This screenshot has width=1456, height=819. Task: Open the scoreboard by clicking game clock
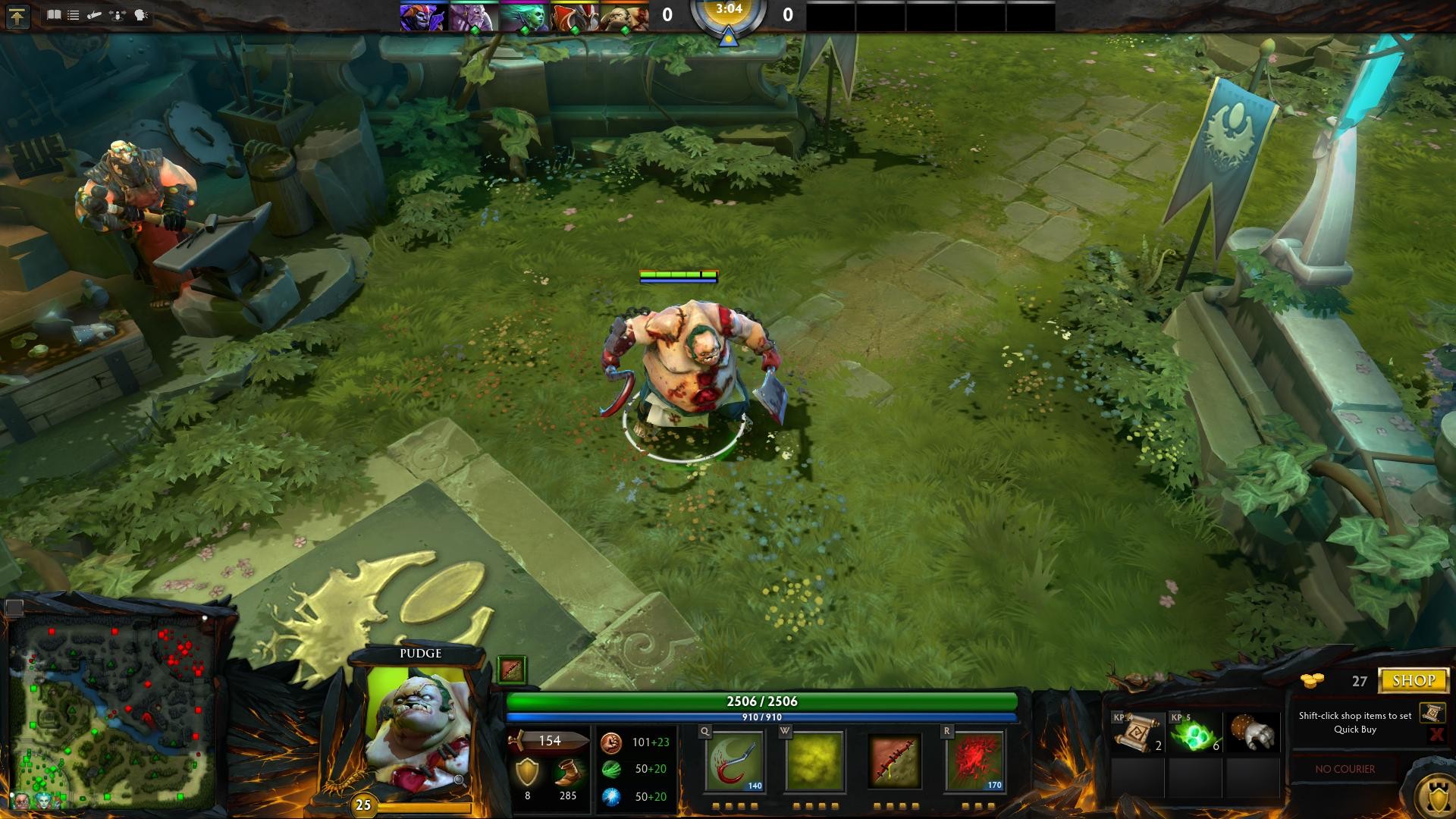coord(730,12)
